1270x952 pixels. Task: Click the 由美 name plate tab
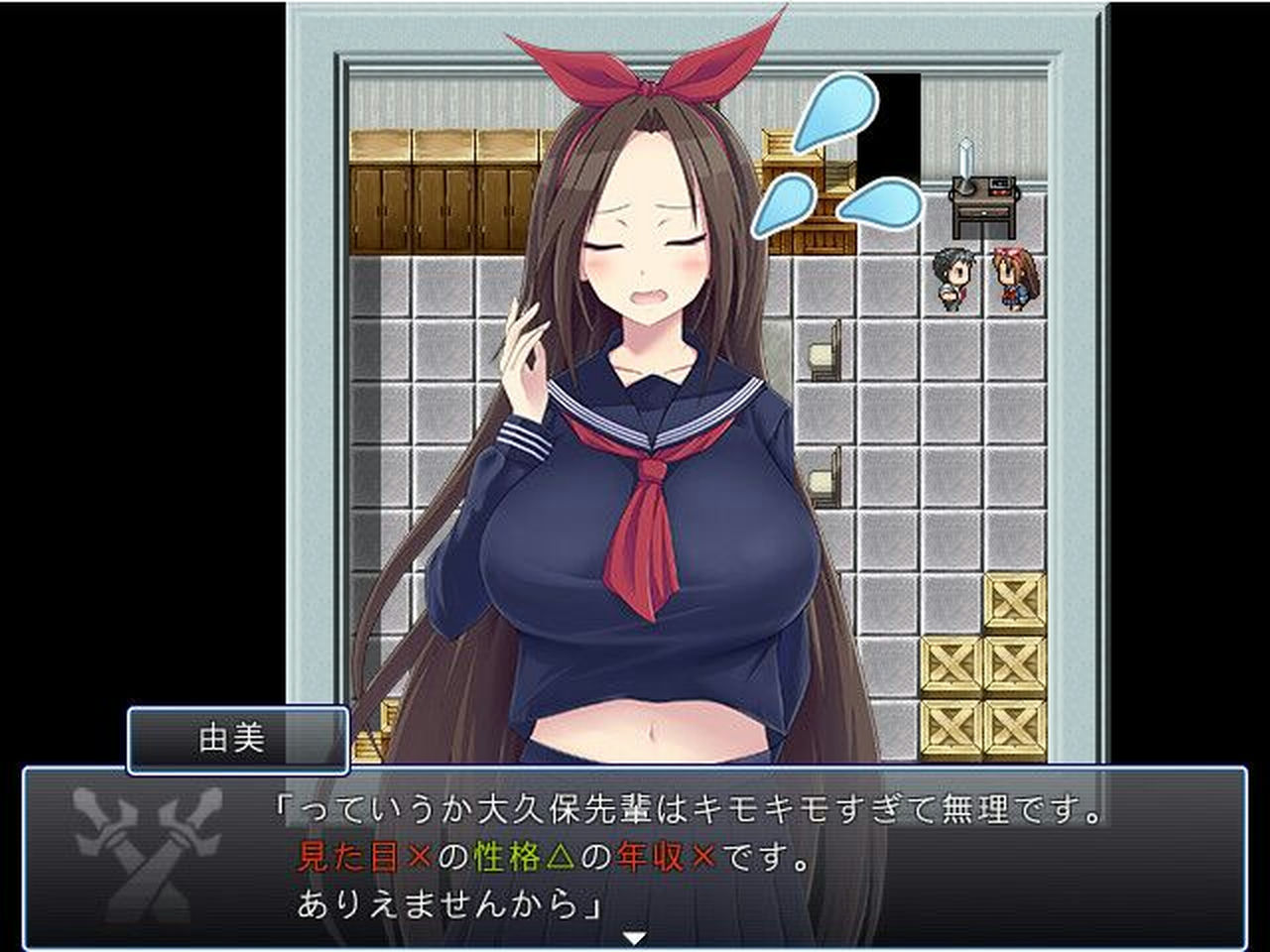coord(238,742)
